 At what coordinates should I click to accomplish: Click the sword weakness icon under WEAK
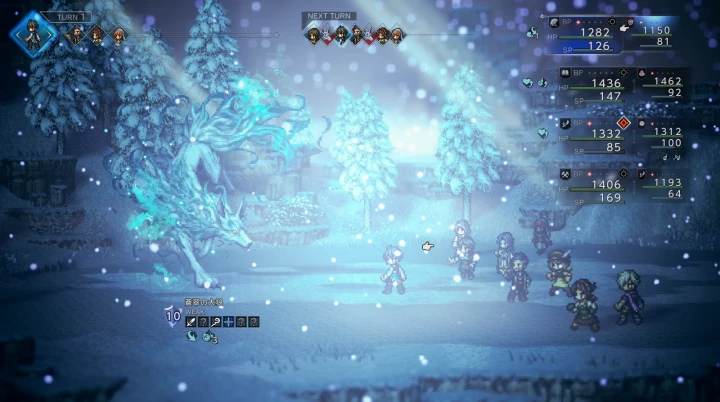point(191,321)
